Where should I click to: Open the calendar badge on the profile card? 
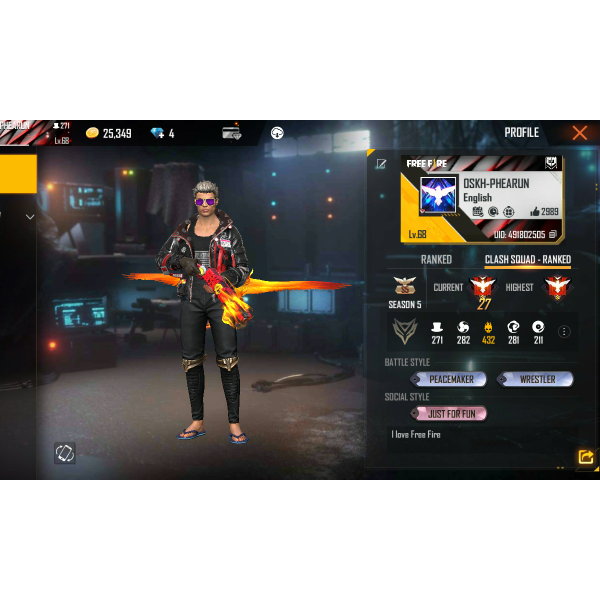click(478, 212)
